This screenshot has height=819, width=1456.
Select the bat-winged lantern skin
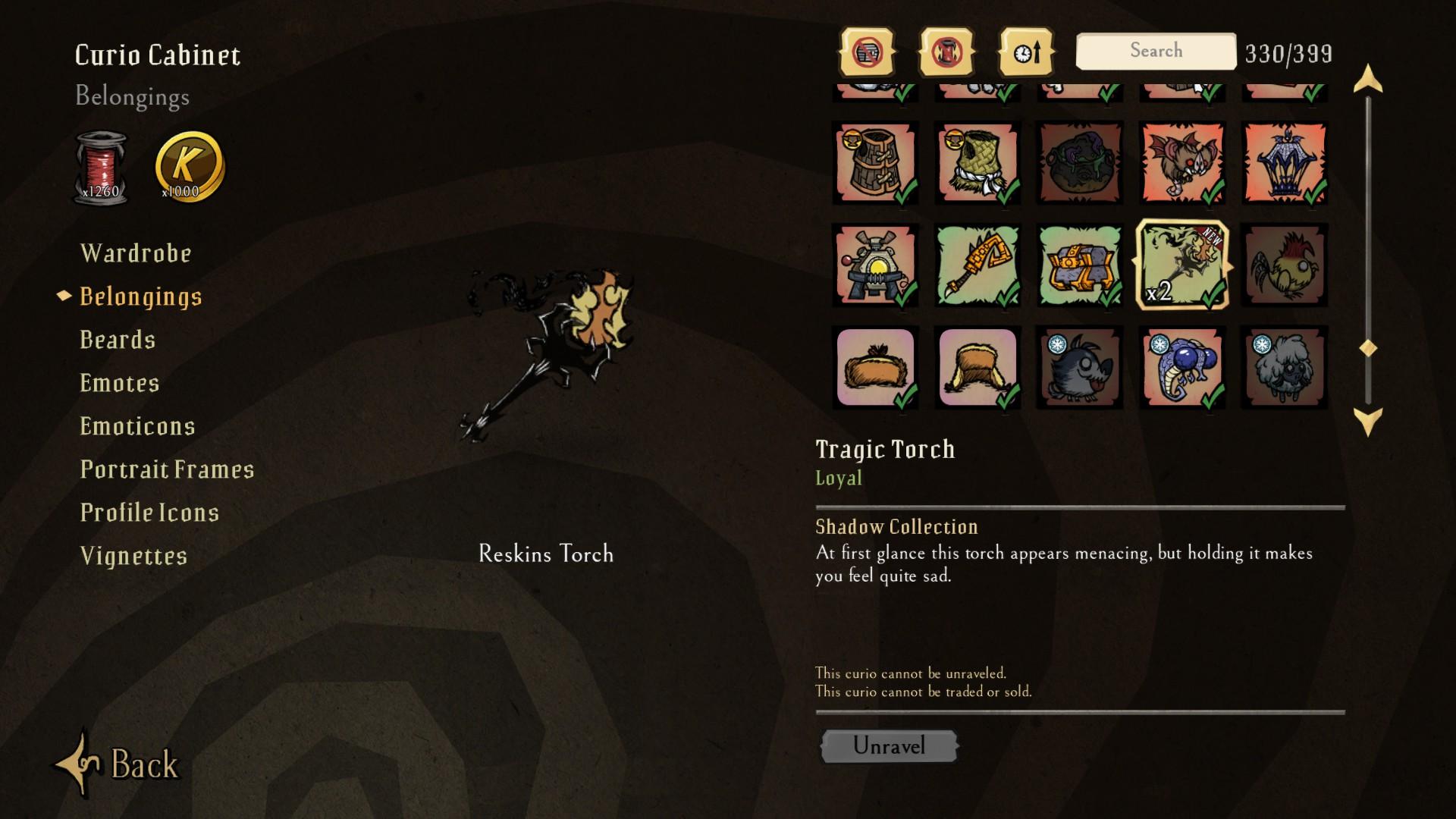point(1283,163)
